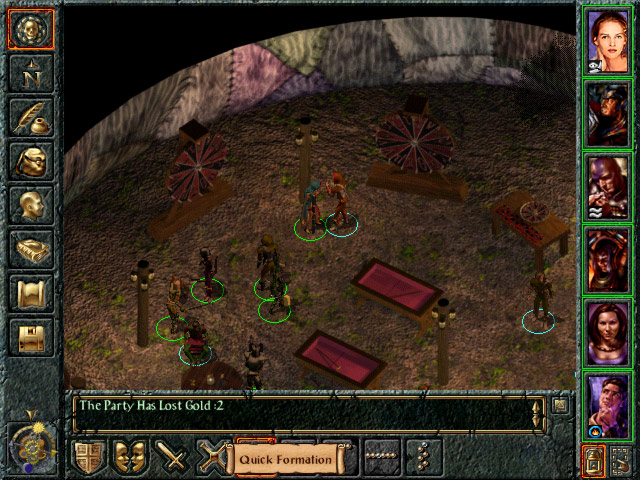The image size is (640, 480).
Task: Choose the thoughtful man's portrait at the bottom
Action: click(x=607, y=403)
